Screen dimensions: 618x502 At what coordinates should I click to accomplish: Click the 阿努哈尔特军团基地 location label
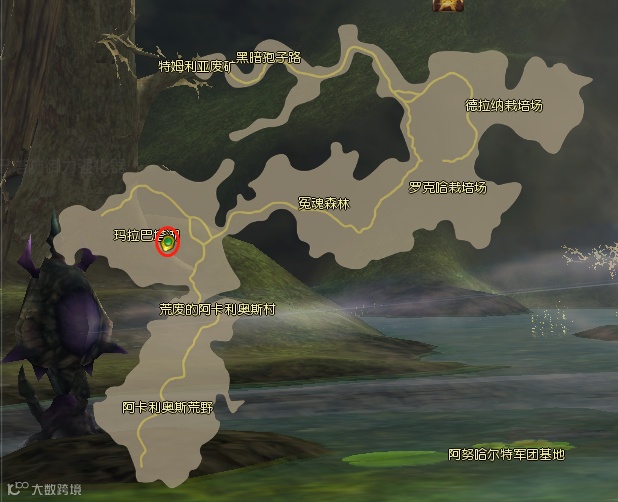(x=507, y=455)
